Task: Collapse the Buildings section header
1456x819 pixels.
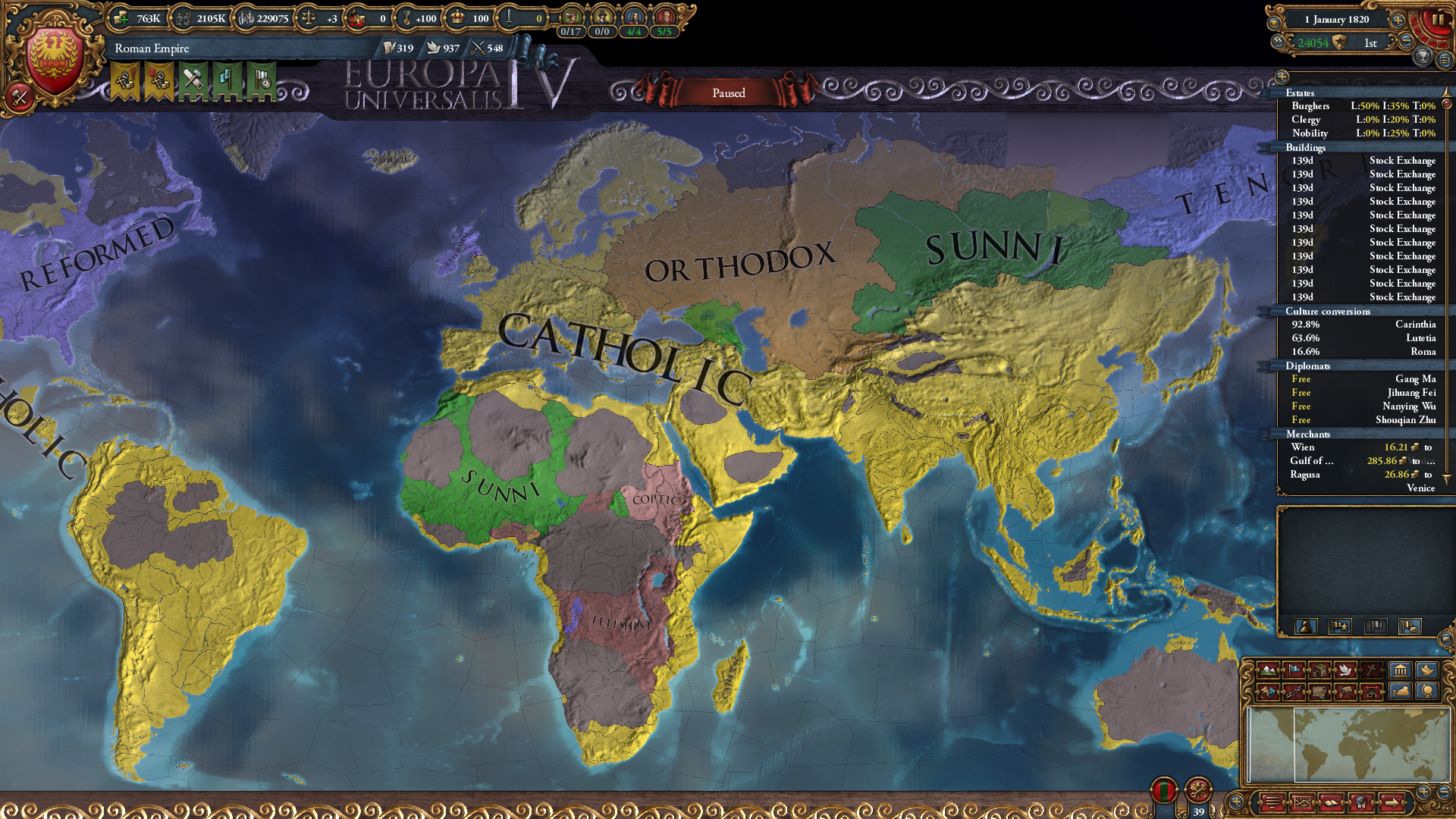Action: [1307, 147]
